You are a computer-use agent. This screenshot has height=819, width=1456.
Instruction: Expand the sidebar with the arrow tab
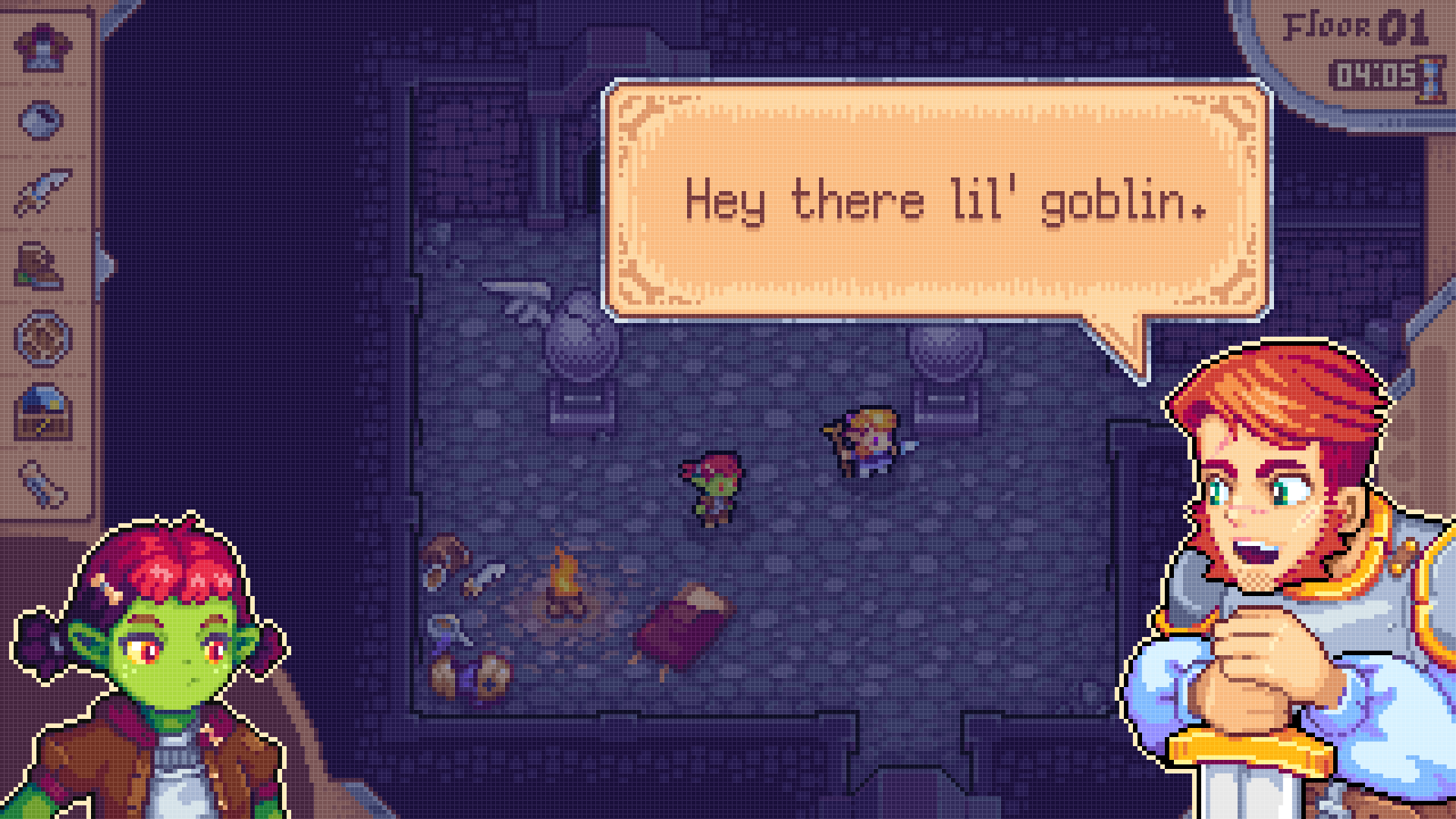(x=105, y=265)
